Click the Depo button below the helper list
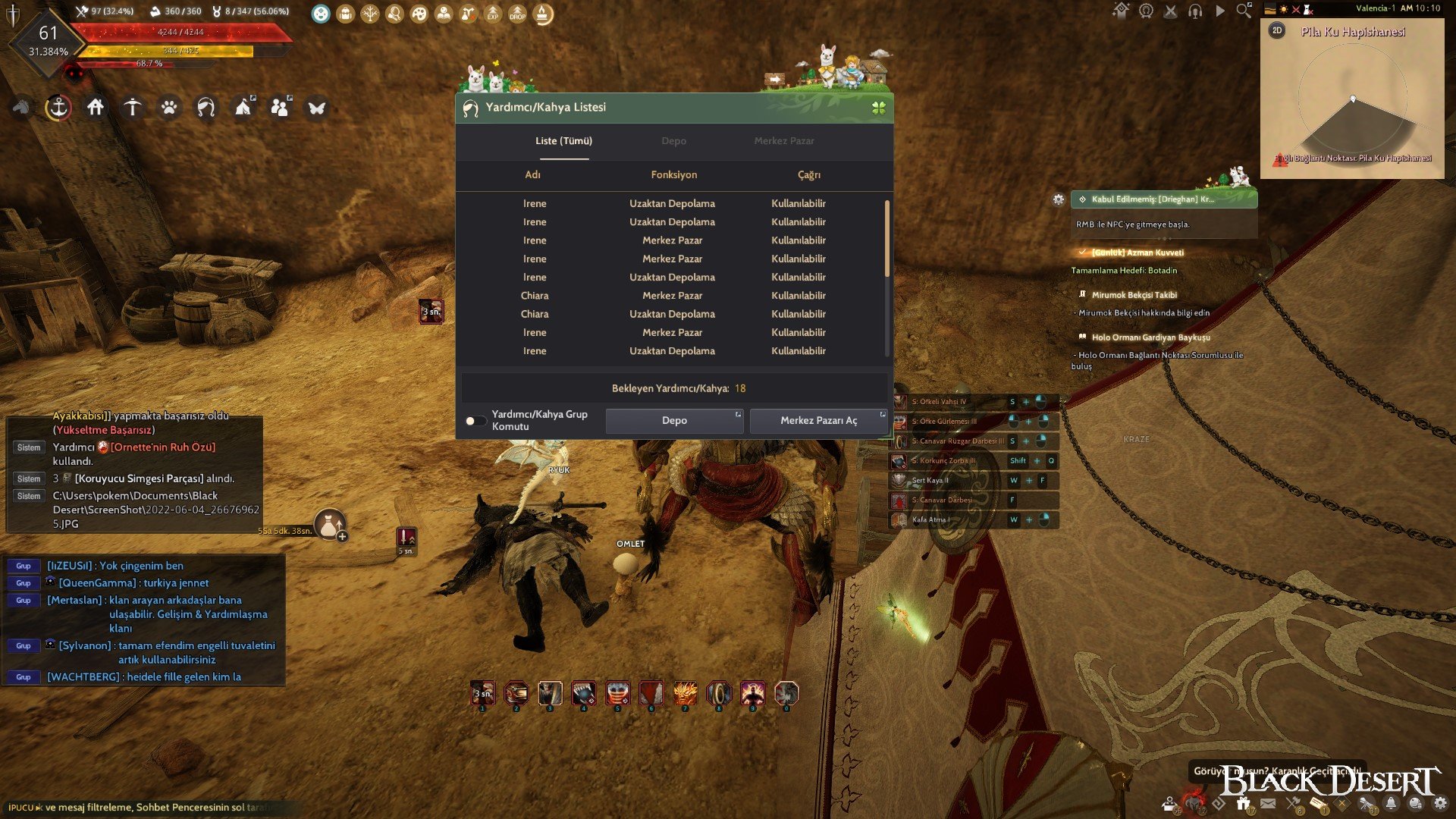Screen dimensions: 1456x819 (x=673, y=420)
